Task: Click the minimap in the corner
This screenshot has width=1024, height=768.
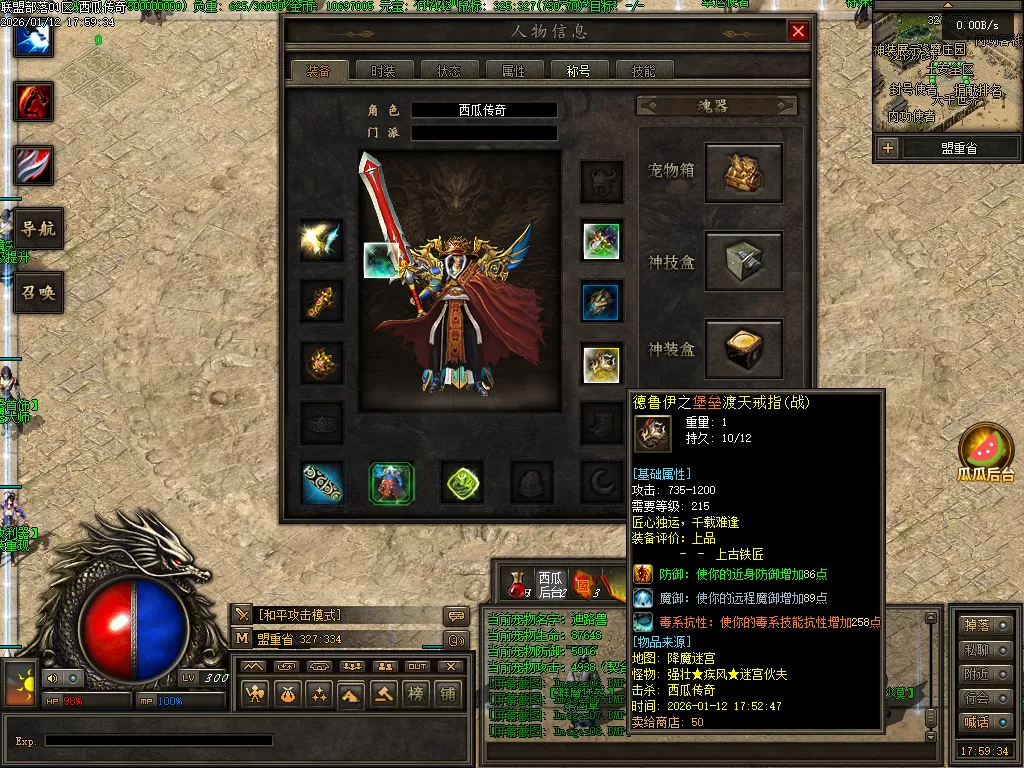Action: 945,75
